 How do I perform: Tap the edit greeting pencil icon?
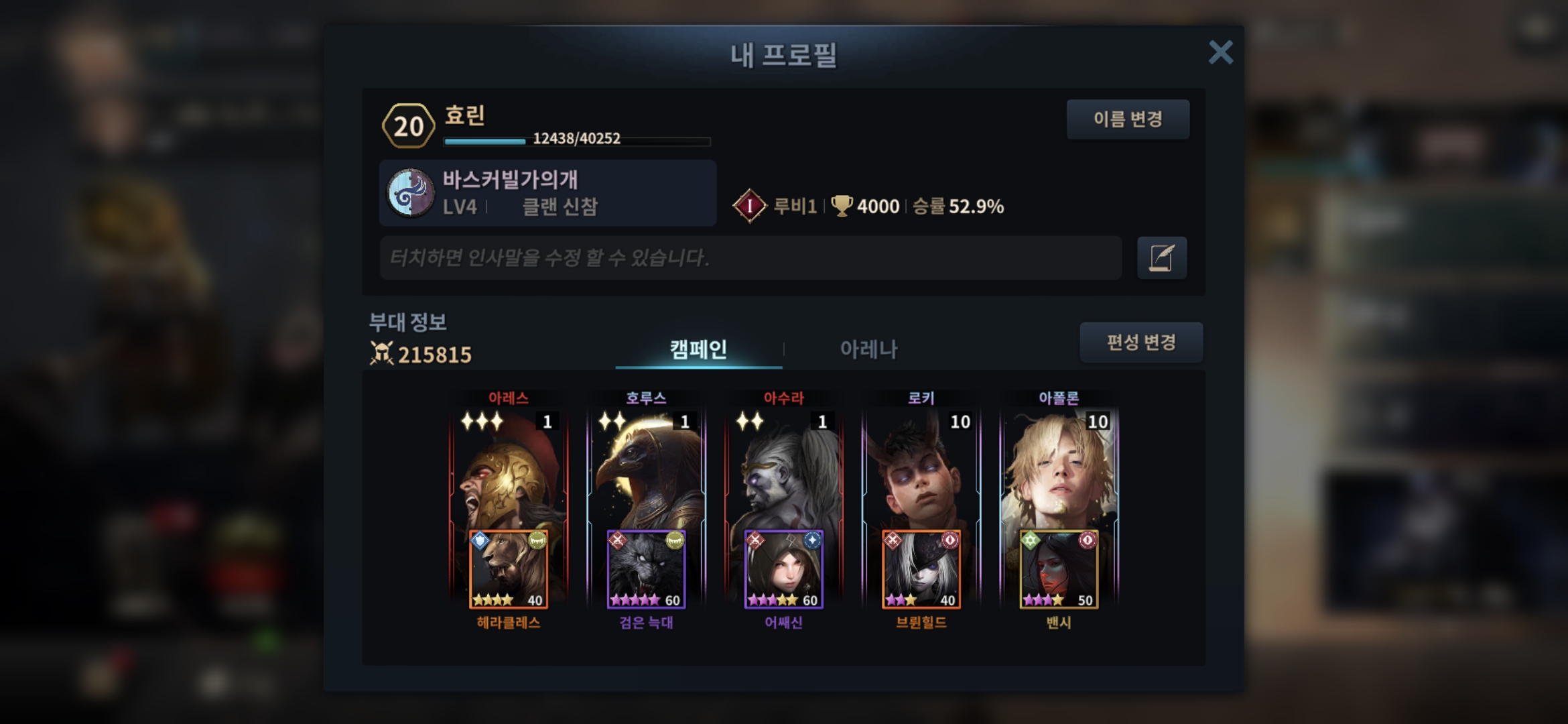pyautogui.click(x=1161, y=257)
